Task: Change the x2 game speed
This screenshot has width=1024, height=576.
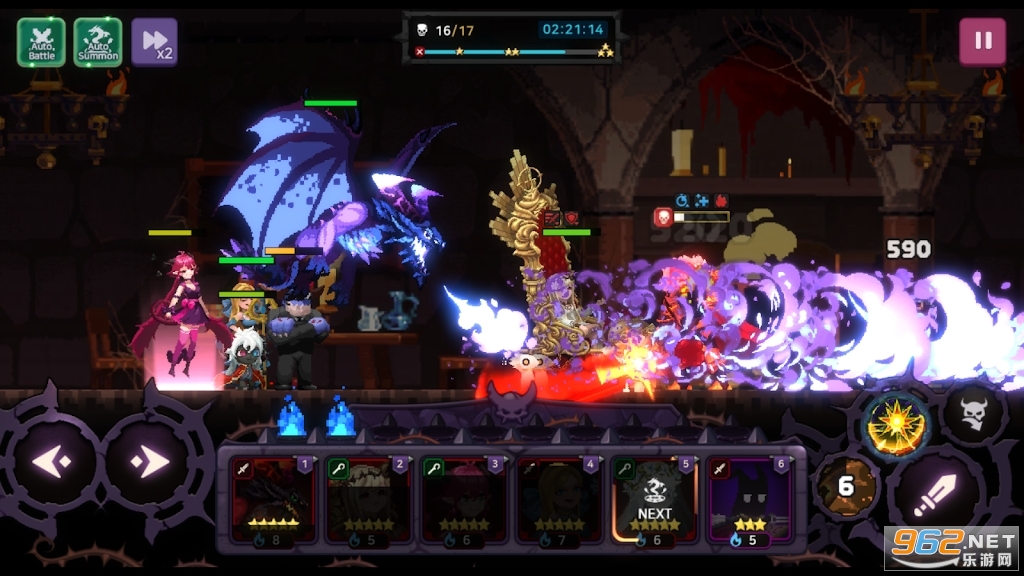Action: 155,42
